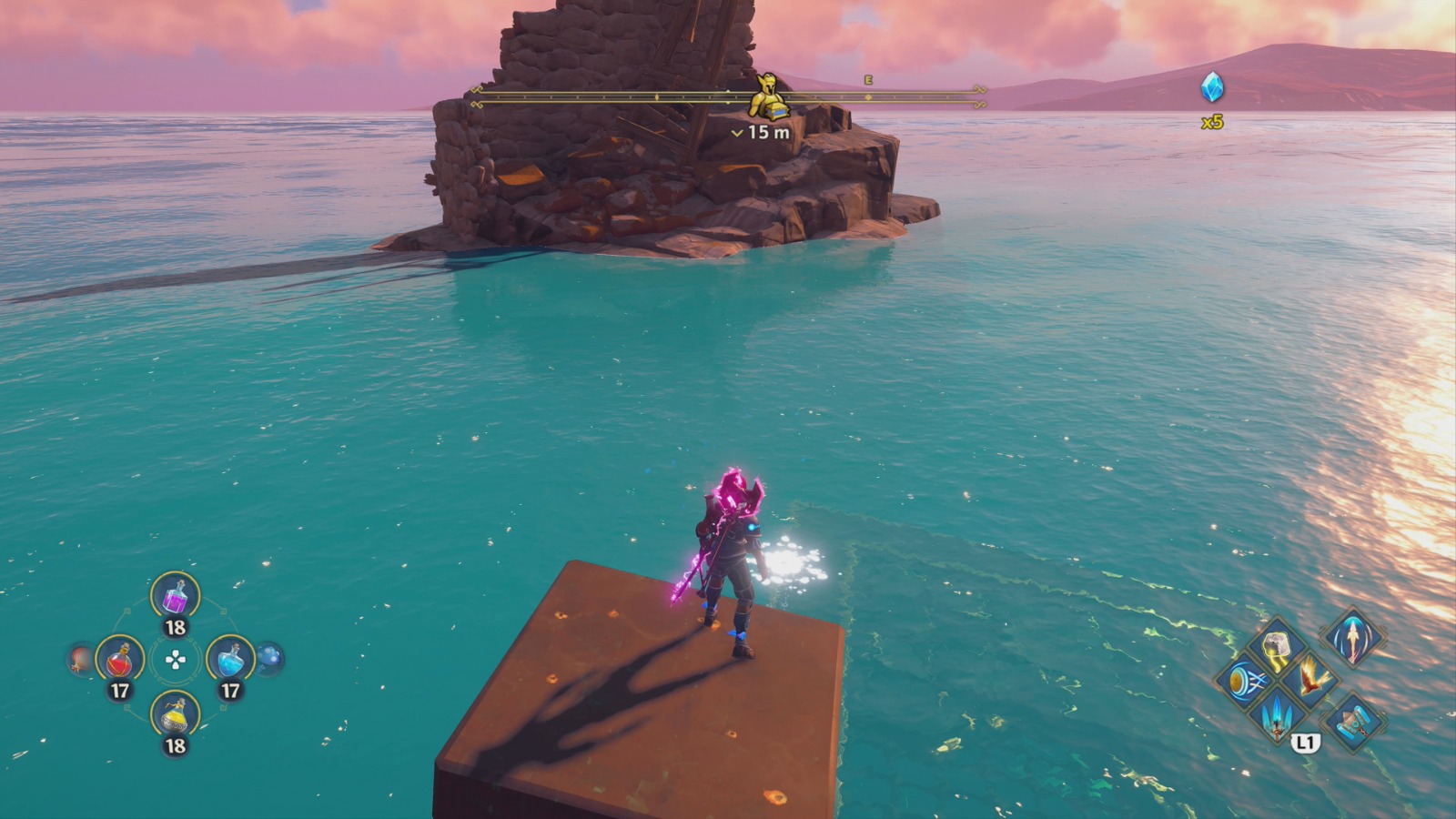This screenshot has width=1456, height=819.
Task: Select the E direction marker on the compass
Action: pos(871,80)
